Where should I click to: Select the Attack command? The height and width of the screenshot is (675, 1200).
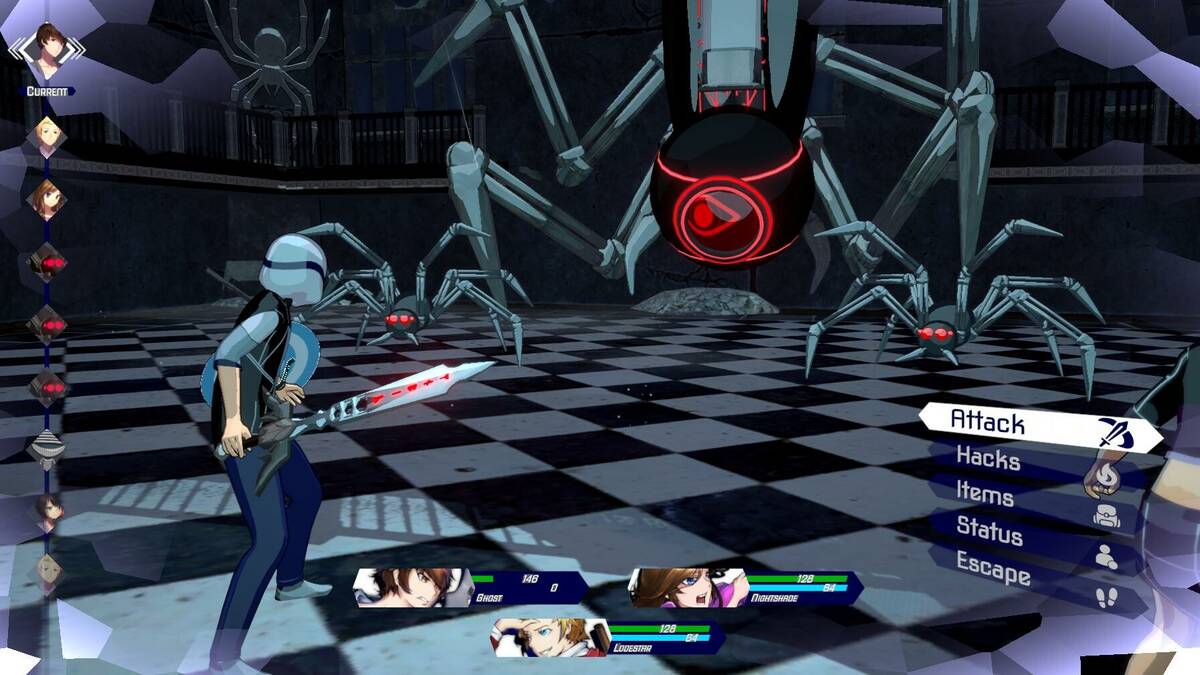[x=1040, y=425]
